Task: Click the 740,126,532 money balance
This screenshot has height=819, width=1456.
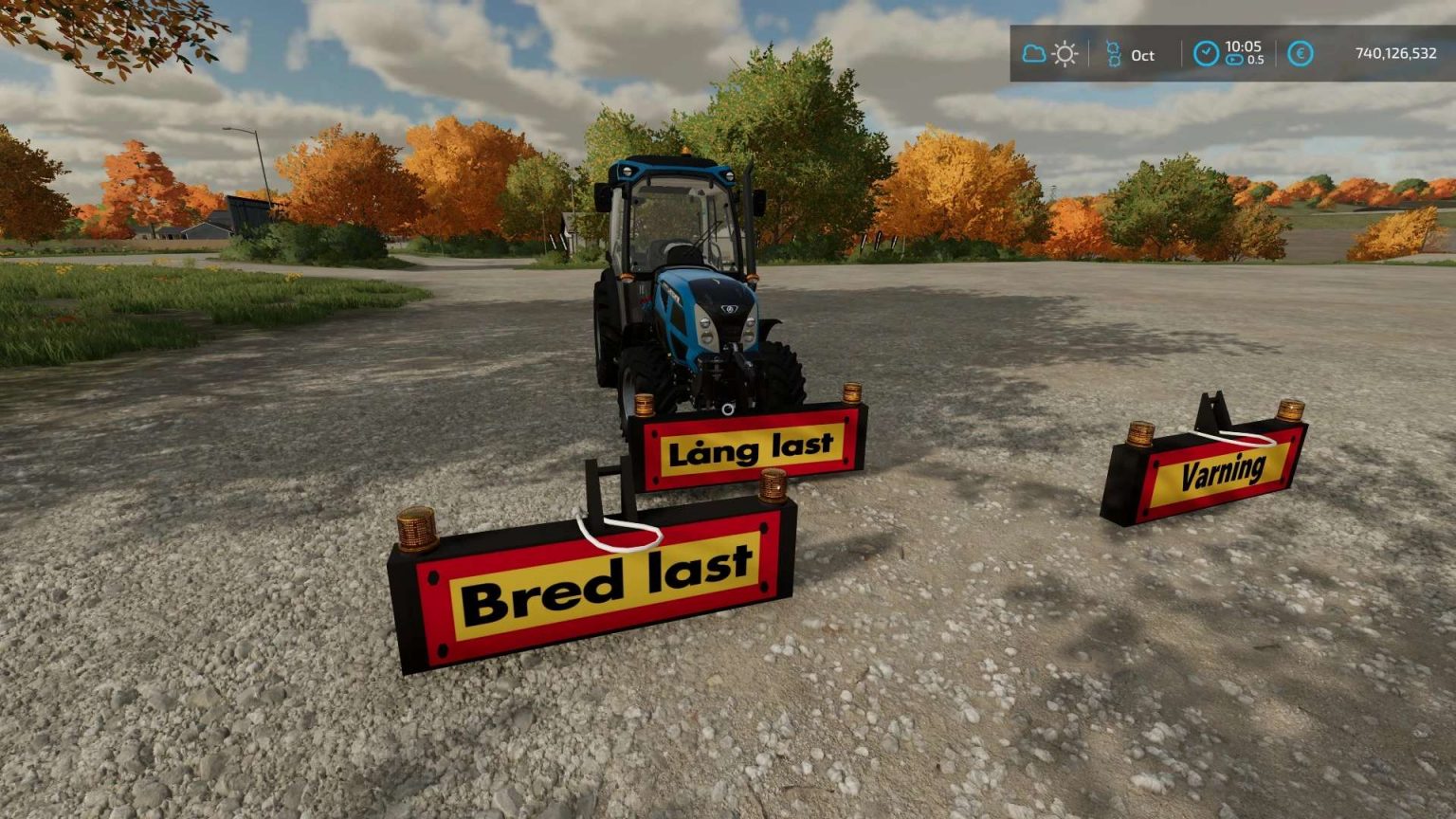Action: (x=1399, y=54)
